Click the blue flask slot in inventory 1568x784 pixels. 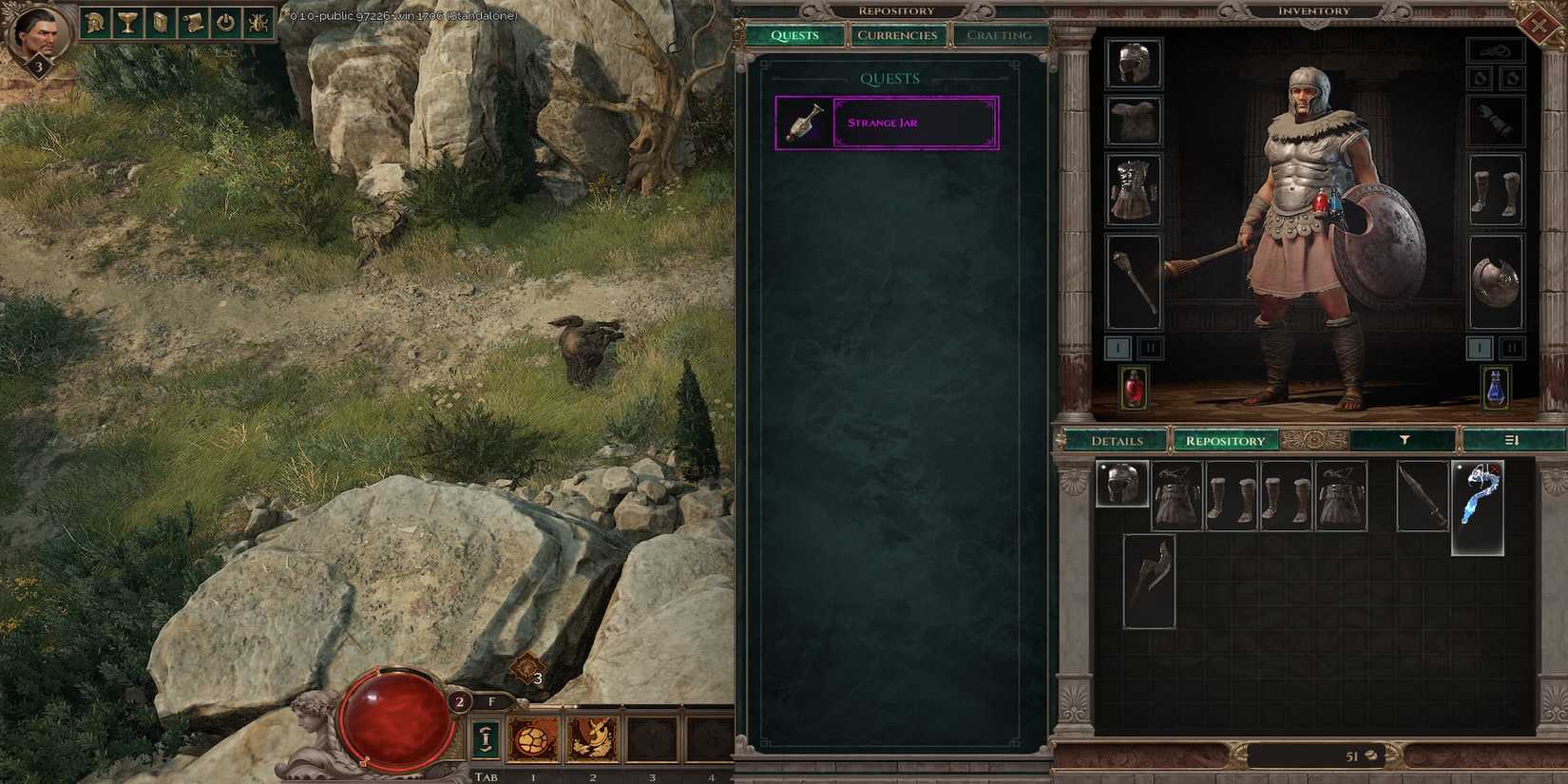click(1494, 388)
